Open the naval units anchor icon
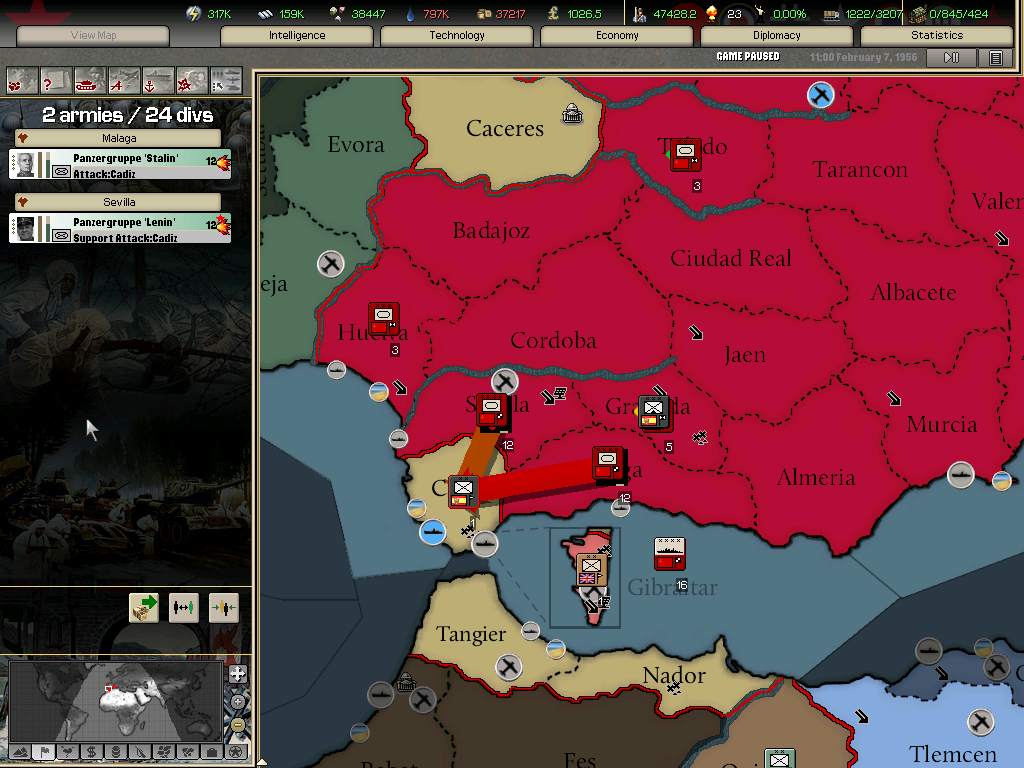1024x768 pixels. click(x=158, y=79)
